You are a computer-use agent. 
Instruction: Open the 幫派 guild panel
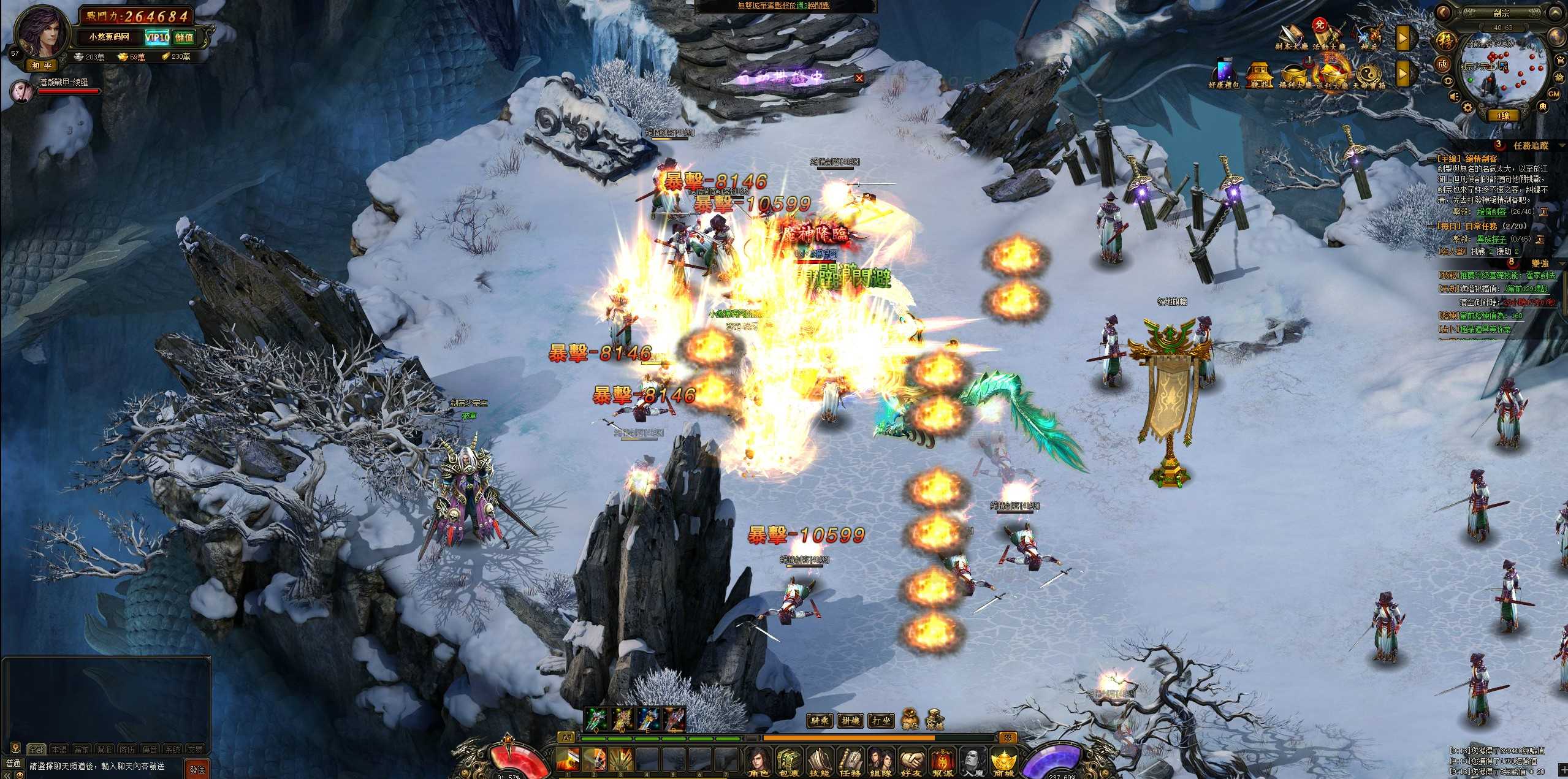(x=942, y=762)
